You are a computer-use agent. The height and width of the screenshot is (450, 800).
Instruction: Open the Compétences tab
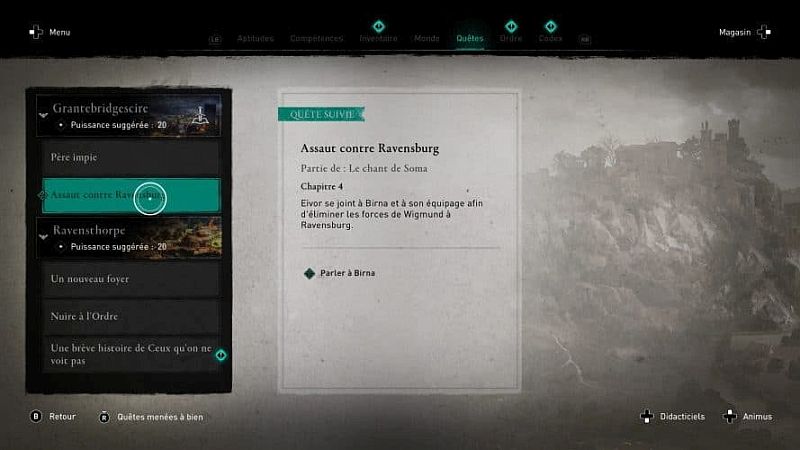point(316,38)
